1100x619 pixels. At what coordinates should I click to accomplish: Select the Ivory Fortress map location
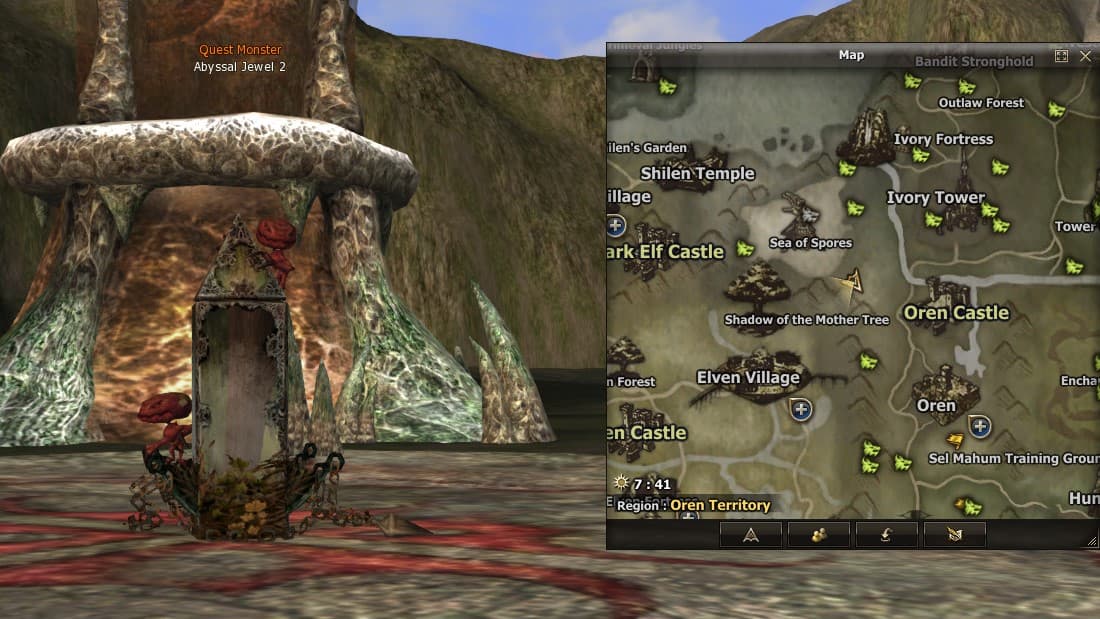click(943, 139)
